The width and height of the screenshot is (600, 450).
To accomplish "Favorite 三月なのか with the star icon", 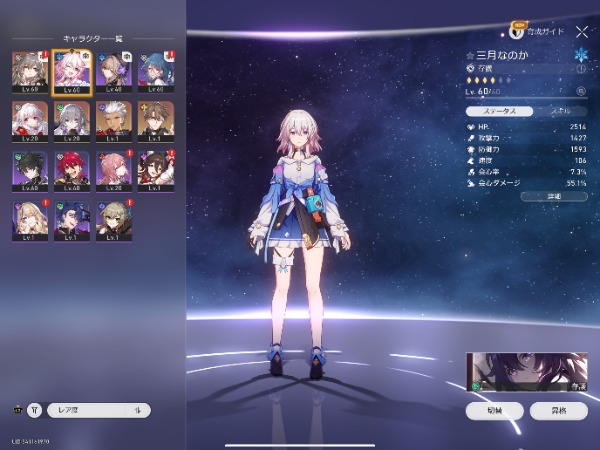I will [x=470, y=55].
